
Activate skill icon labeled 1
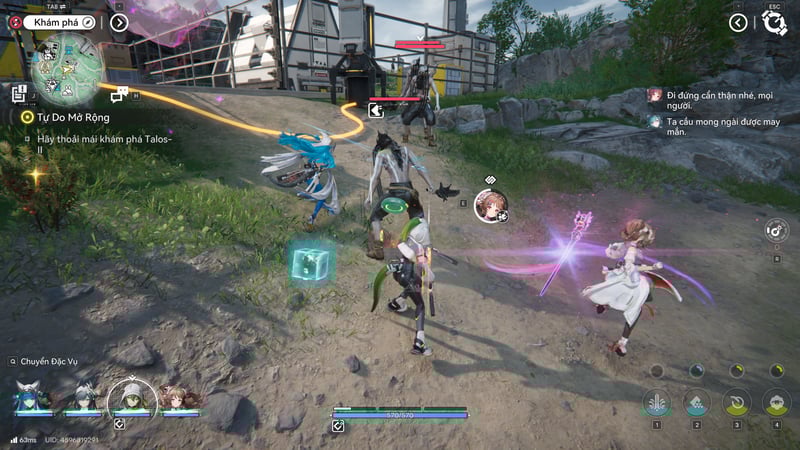(657, 402)
